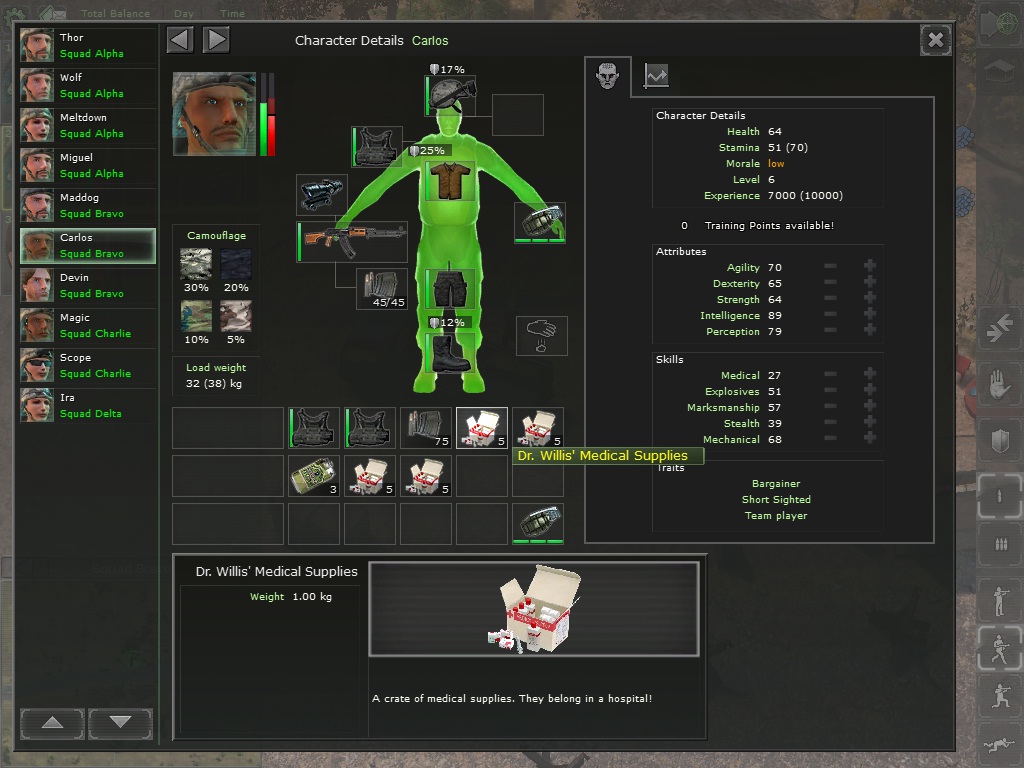Screen dimensions: 1024x768
Task: Pick Scope from Squad Charlie
Action: click(88, 366)
